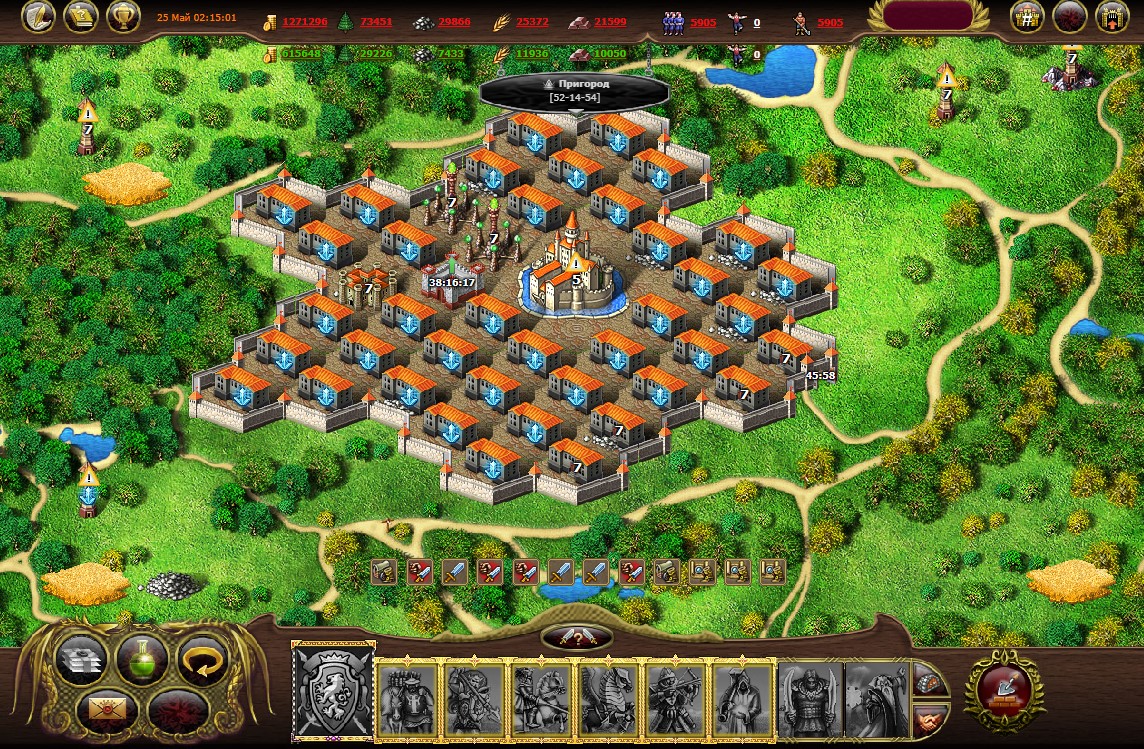Click the hash symbol button
Image resolution: width=1144 pixels, height=749 pixels.
1026,17
